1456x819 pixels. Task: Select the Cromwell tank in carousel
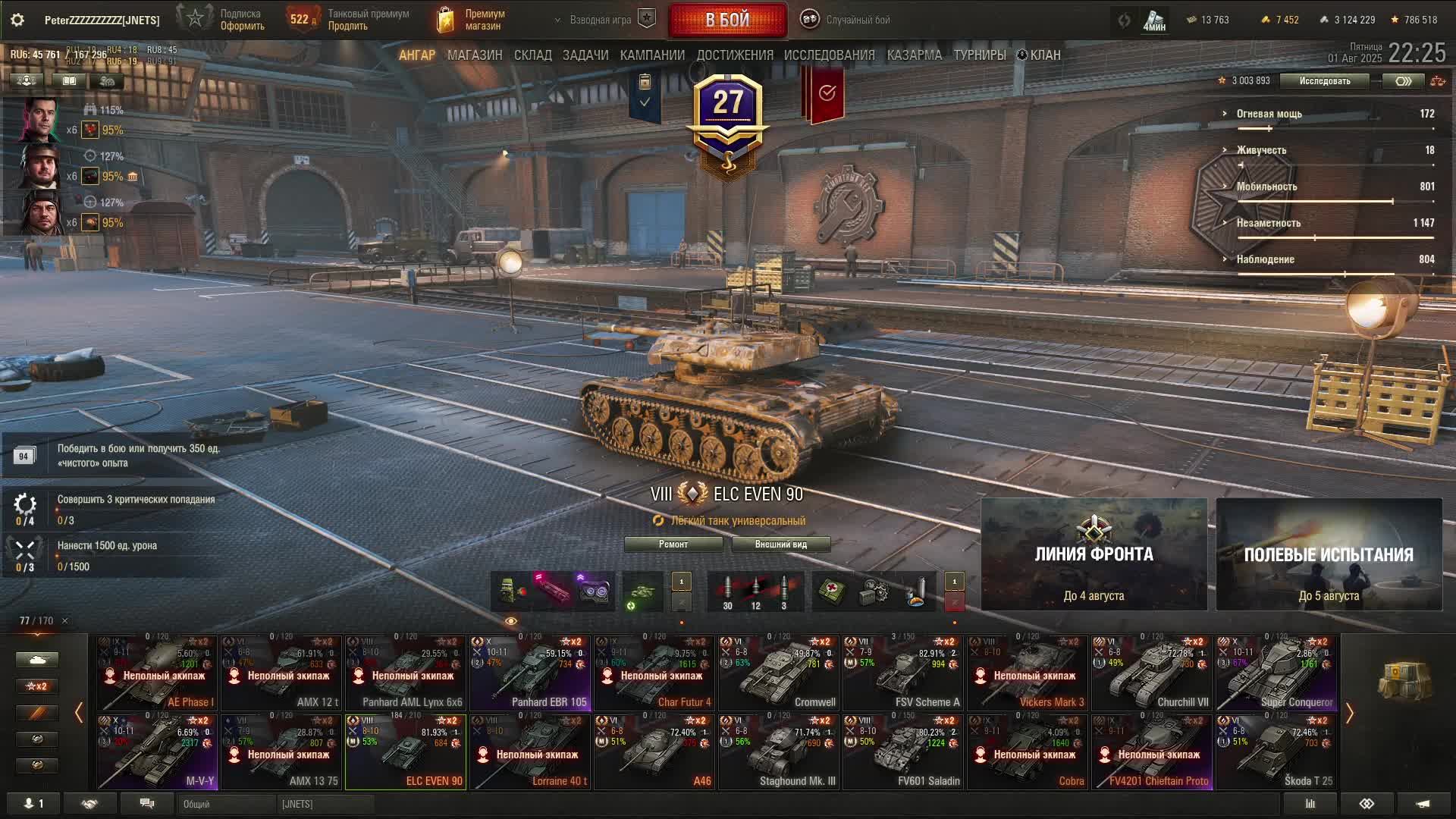[x=779, y=673]
